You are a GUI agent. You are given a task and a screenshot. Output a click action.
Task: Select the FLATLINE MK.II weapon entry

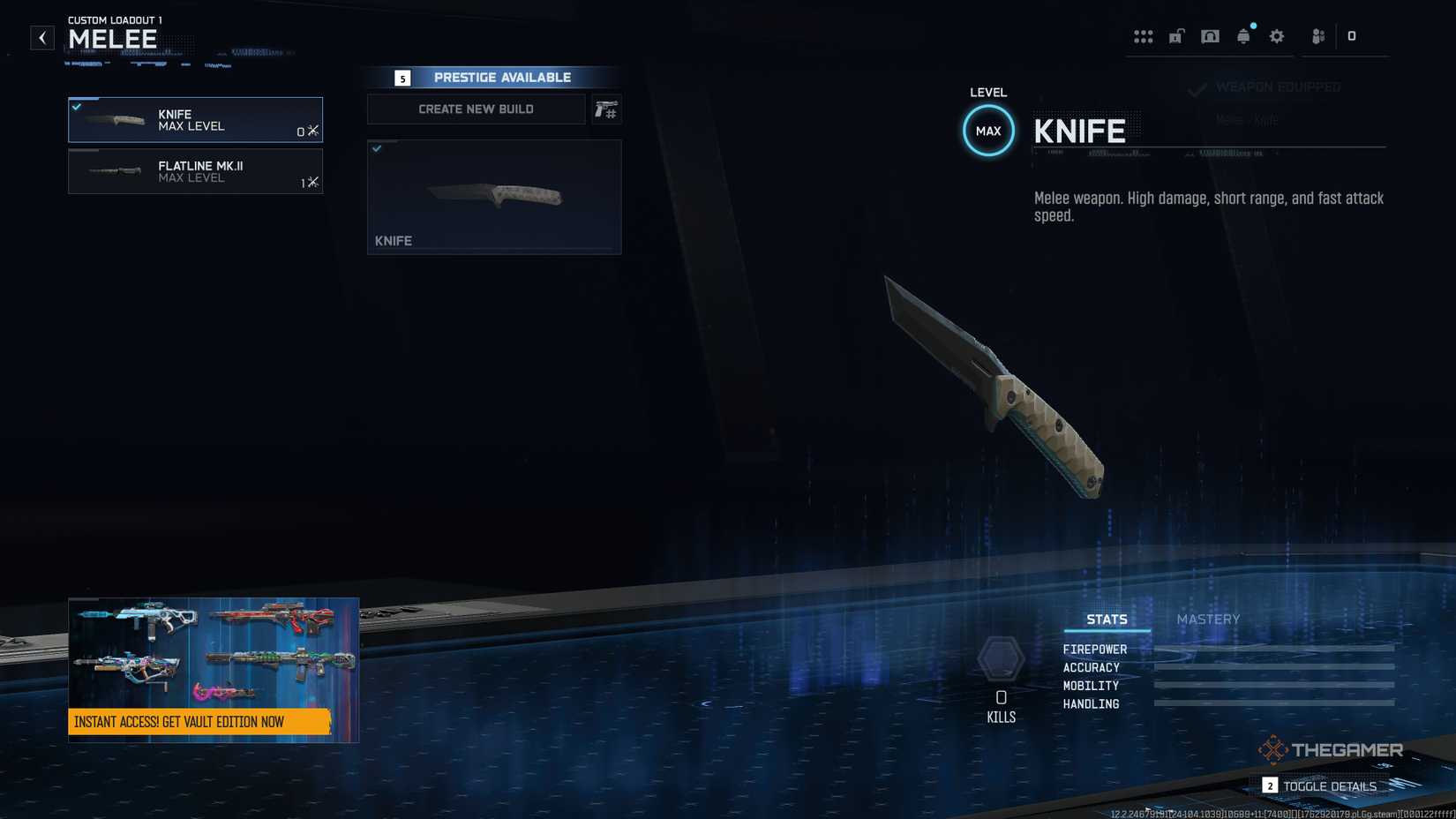pos(195,171)
